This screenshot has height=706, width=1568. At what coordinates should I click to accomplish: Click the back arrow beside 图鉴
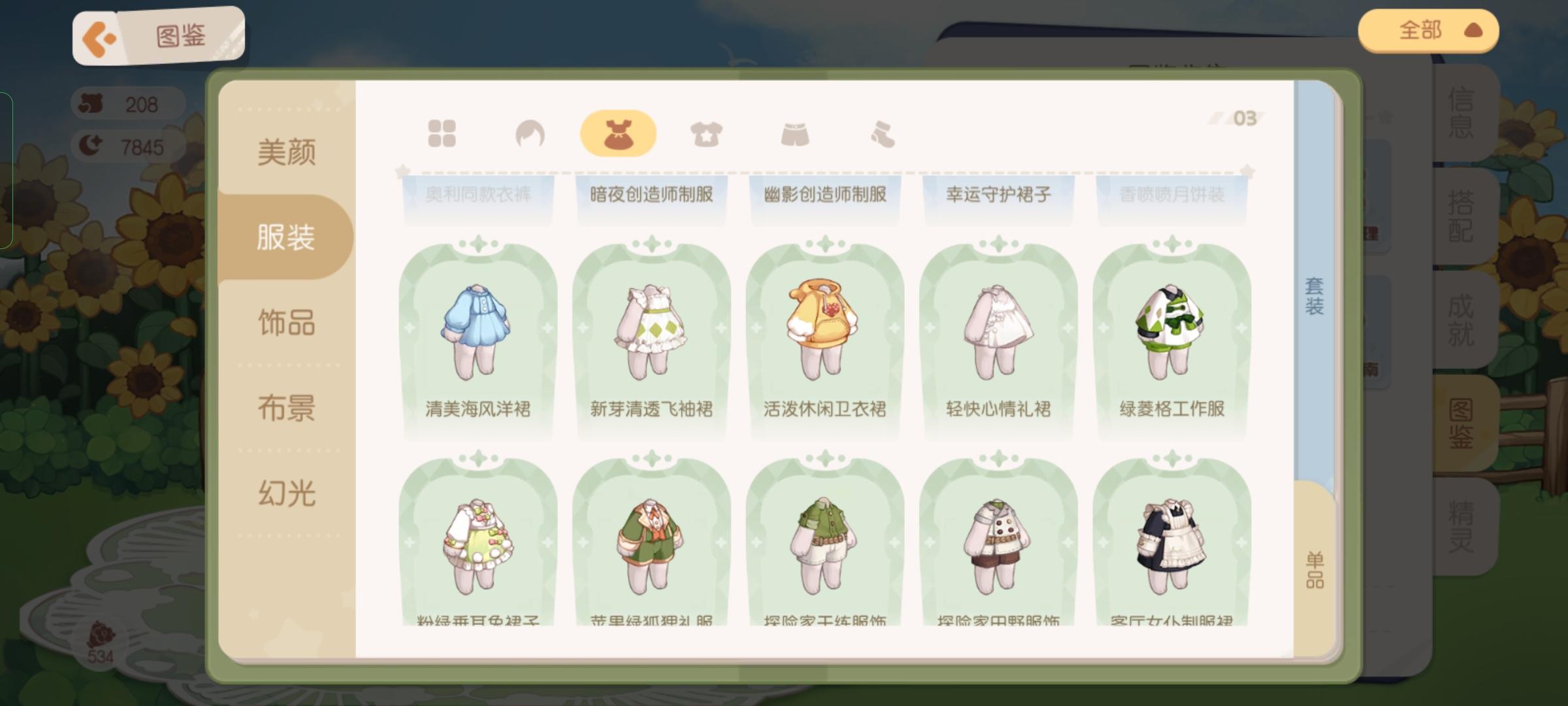[x=99, y=37]
